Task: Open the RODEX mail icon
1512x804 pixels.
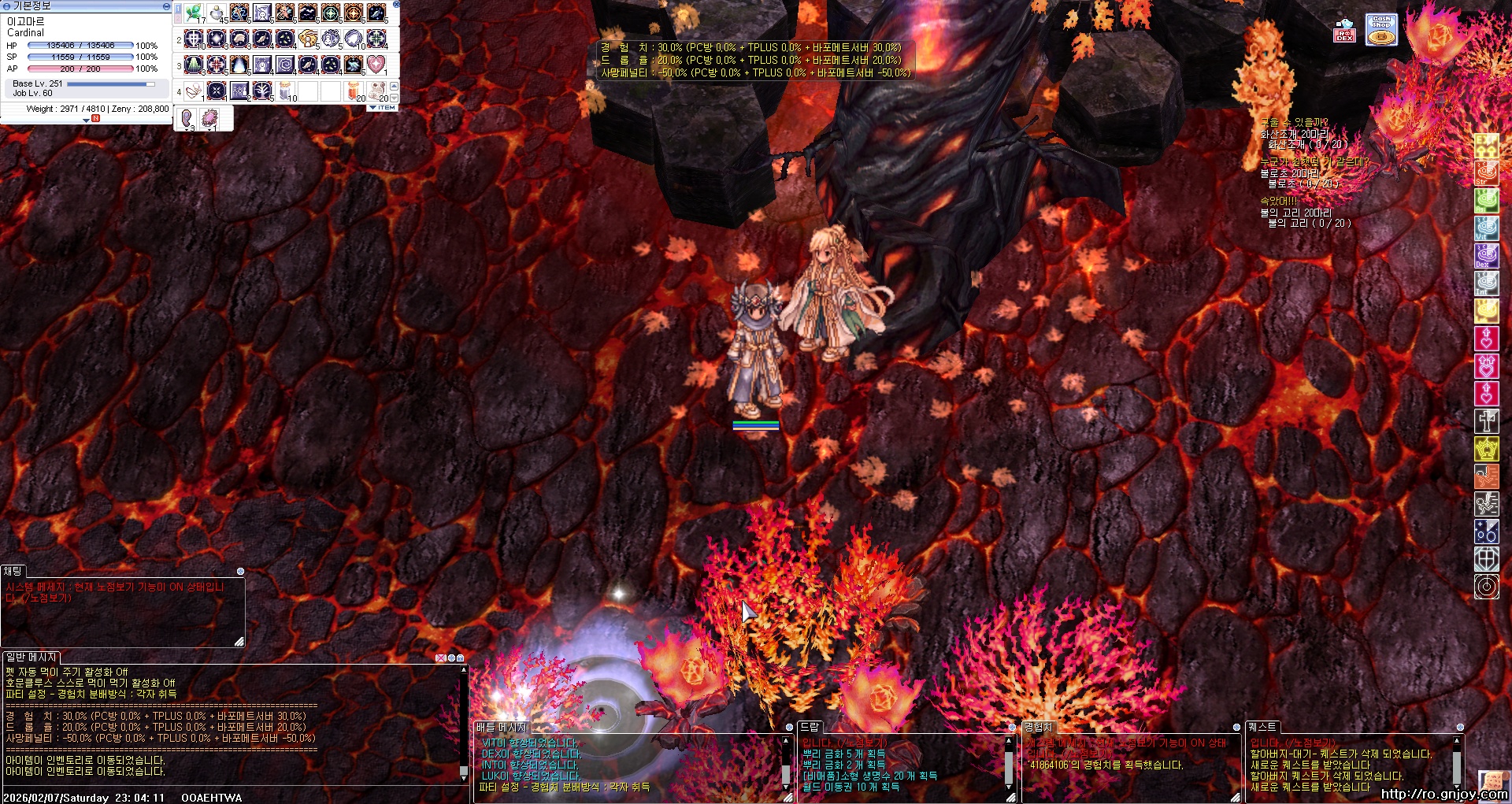Action: tap(1344, 30)
